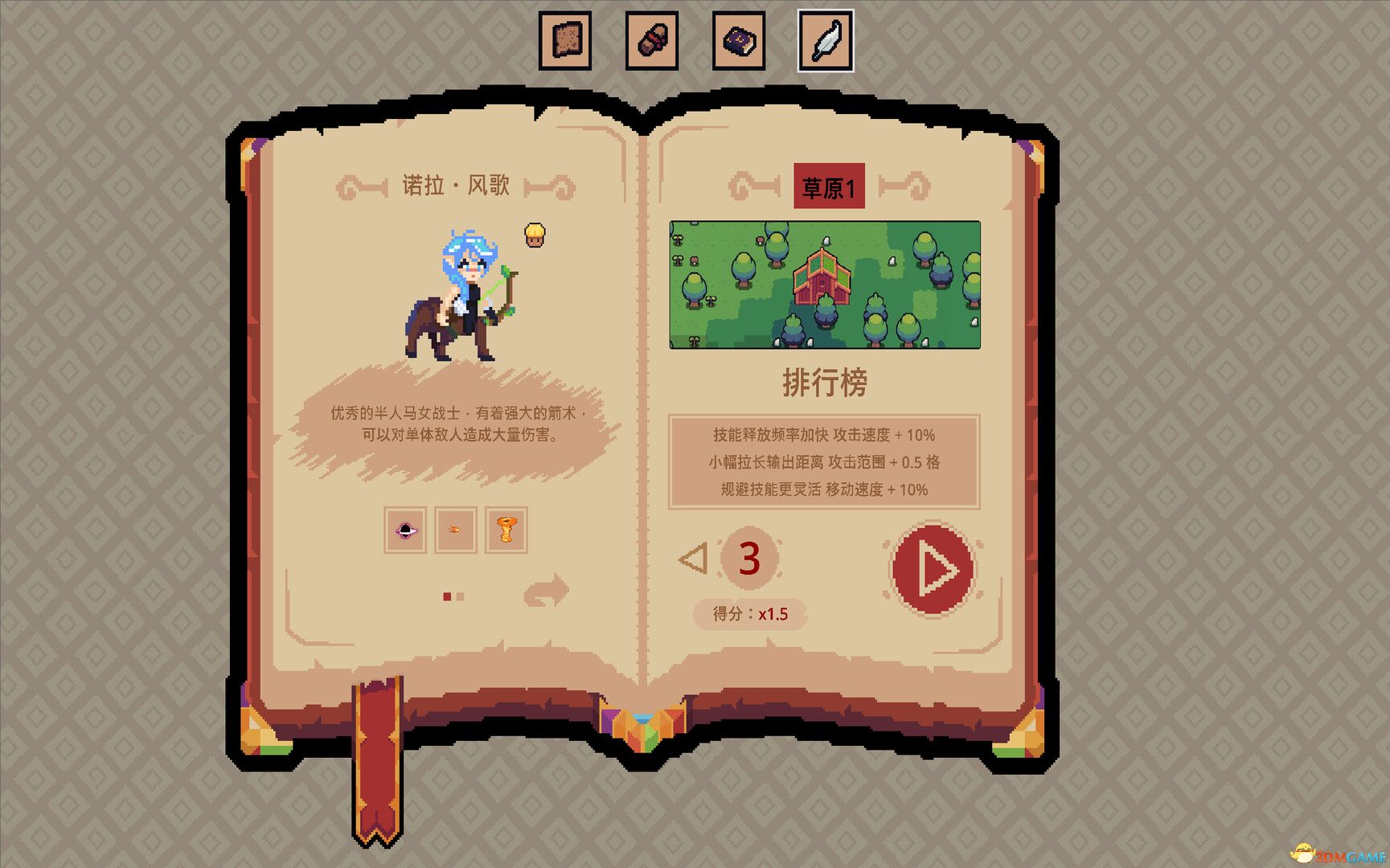Open the sausage item category
The height and width of the screenshot is (868, 1390).
652,39
